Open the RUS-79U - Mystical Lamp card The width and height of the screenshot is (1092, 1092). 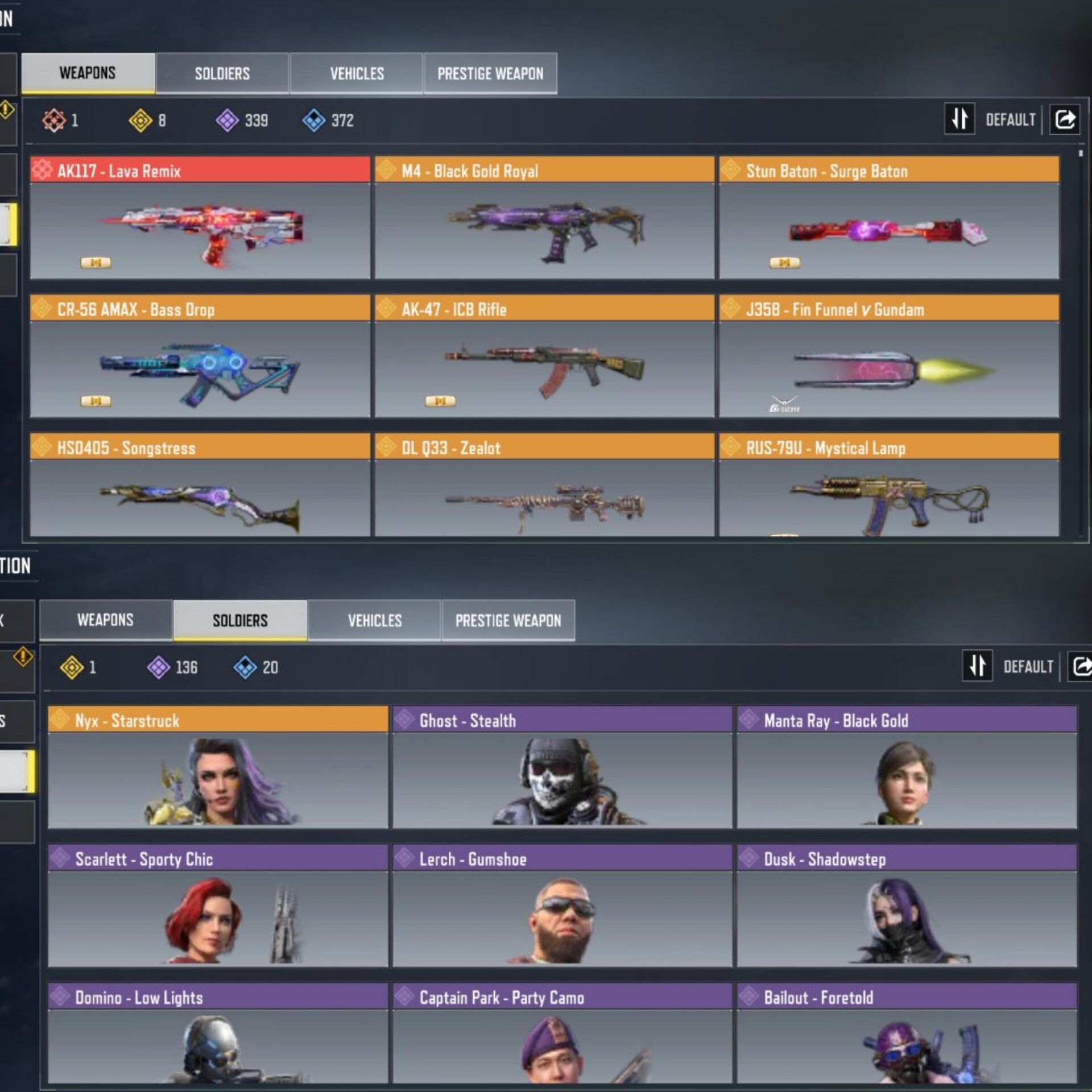[888, 485]
